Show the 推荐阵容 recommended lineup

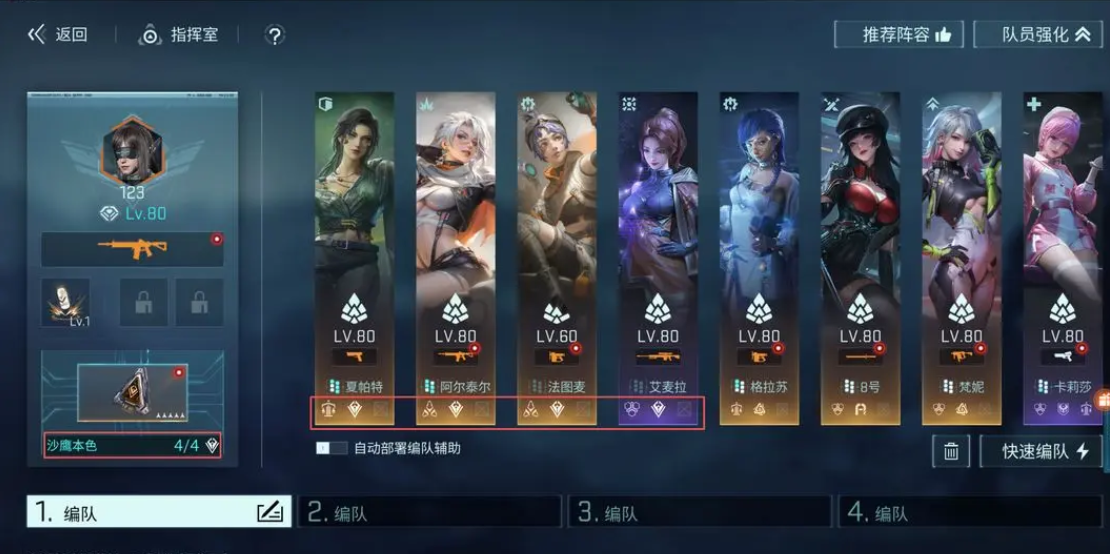point(898,35)
